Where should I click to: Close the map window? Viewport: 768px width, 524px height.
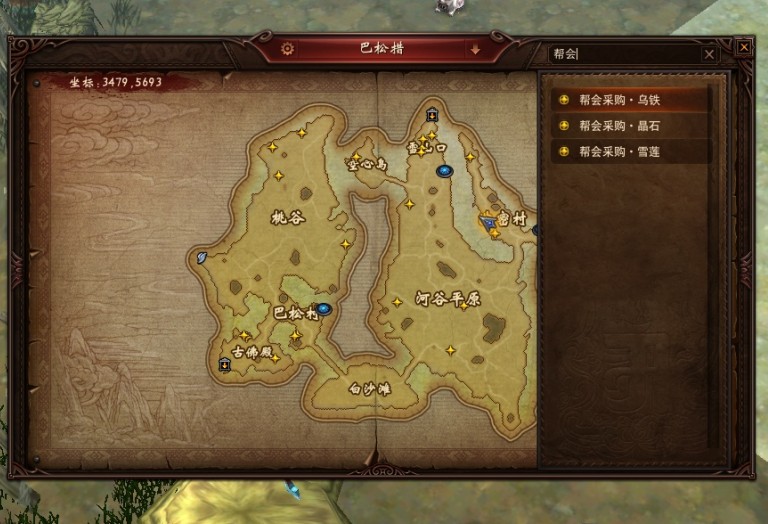[x=743, y=47]
